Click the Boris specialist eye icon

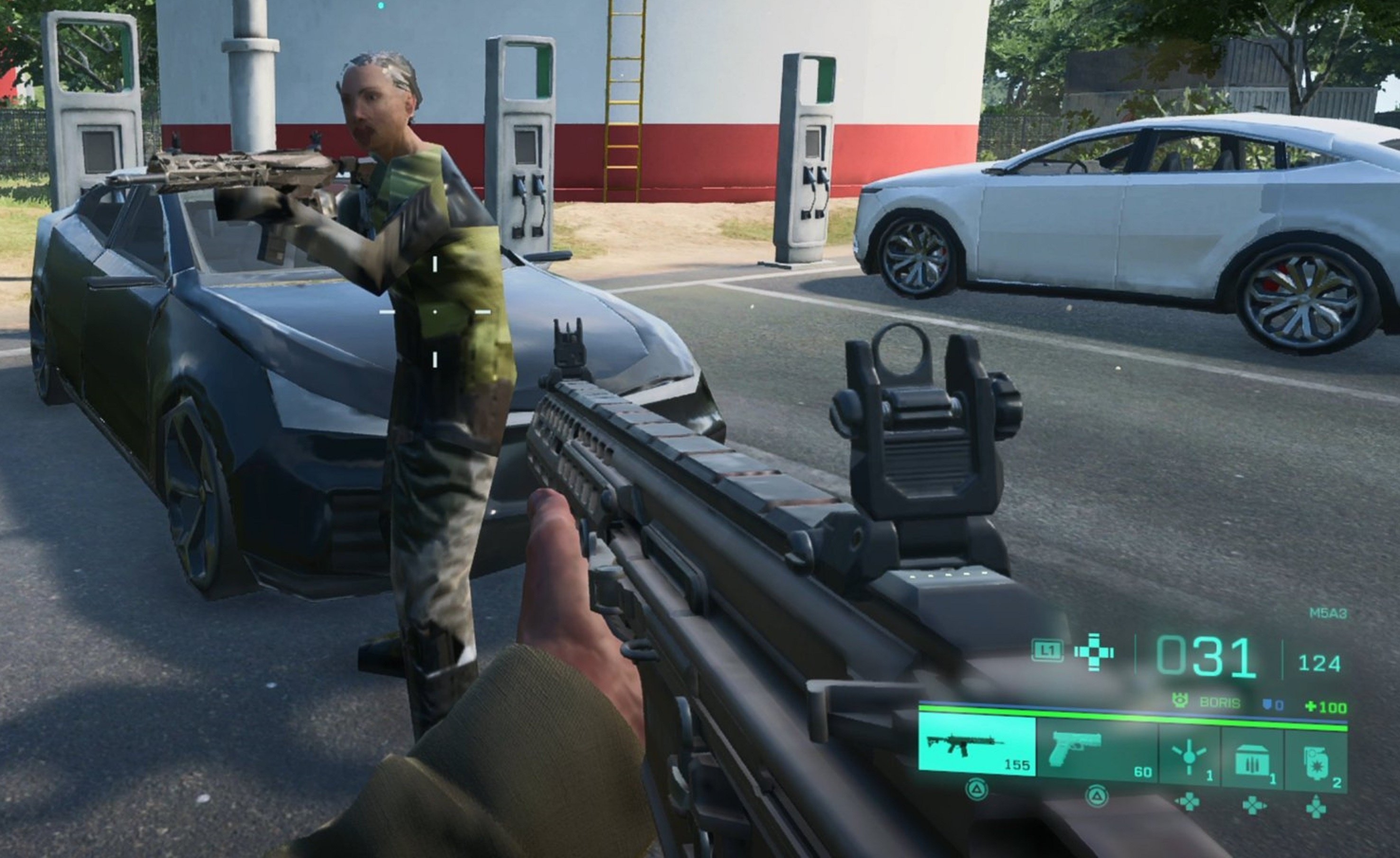coord(1180,701)
